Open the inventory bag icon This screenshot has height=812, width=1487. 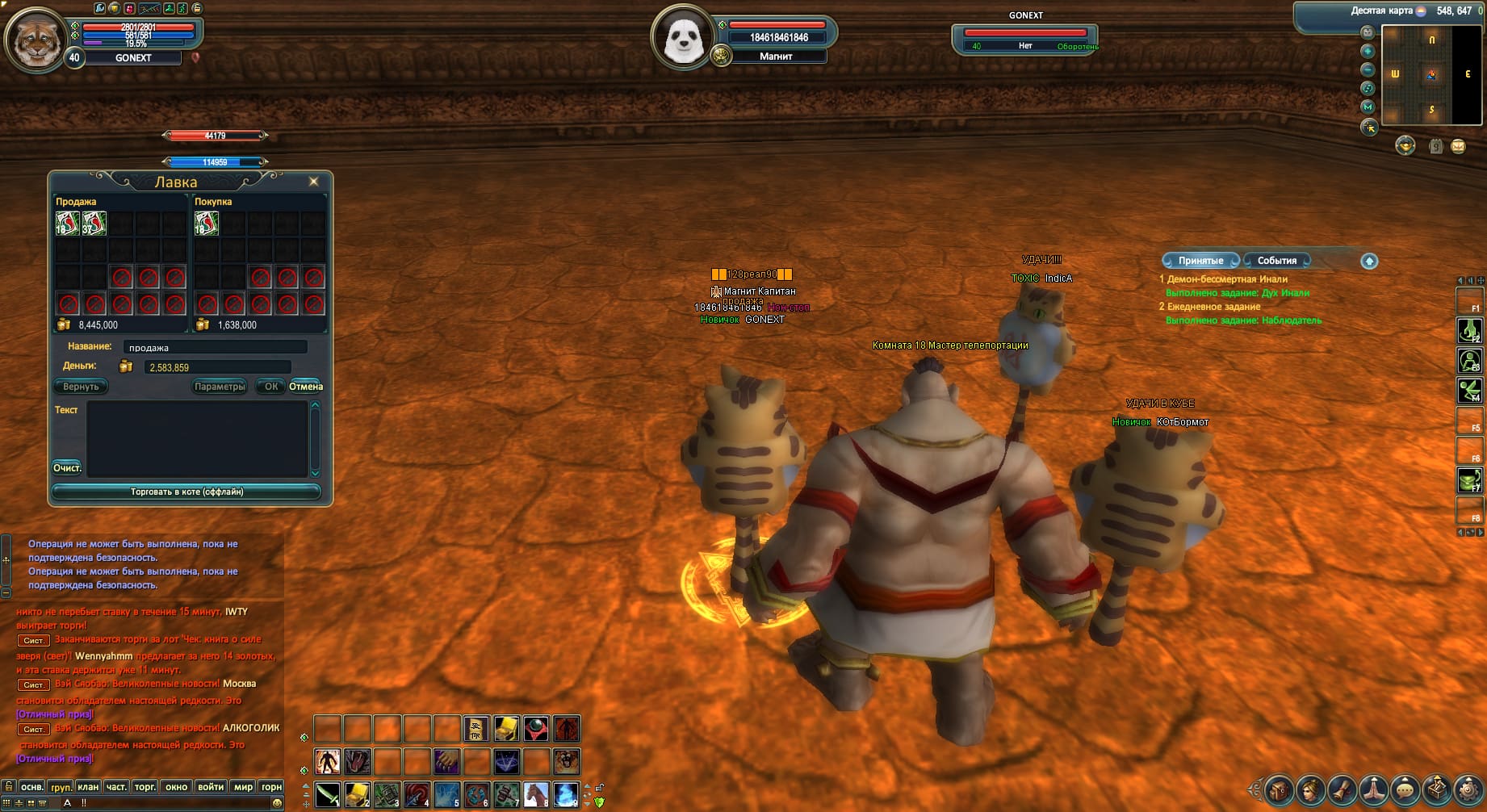[1280, 789]
